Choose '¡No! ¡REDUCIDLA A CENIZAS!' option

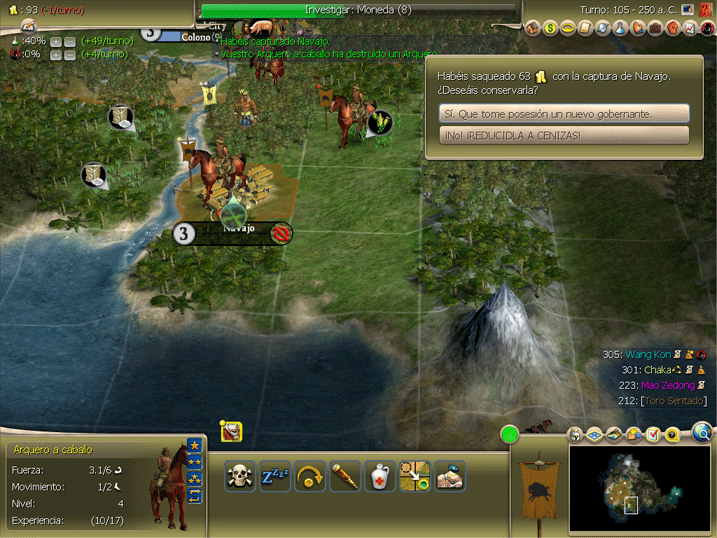click(x=565, y=135)
